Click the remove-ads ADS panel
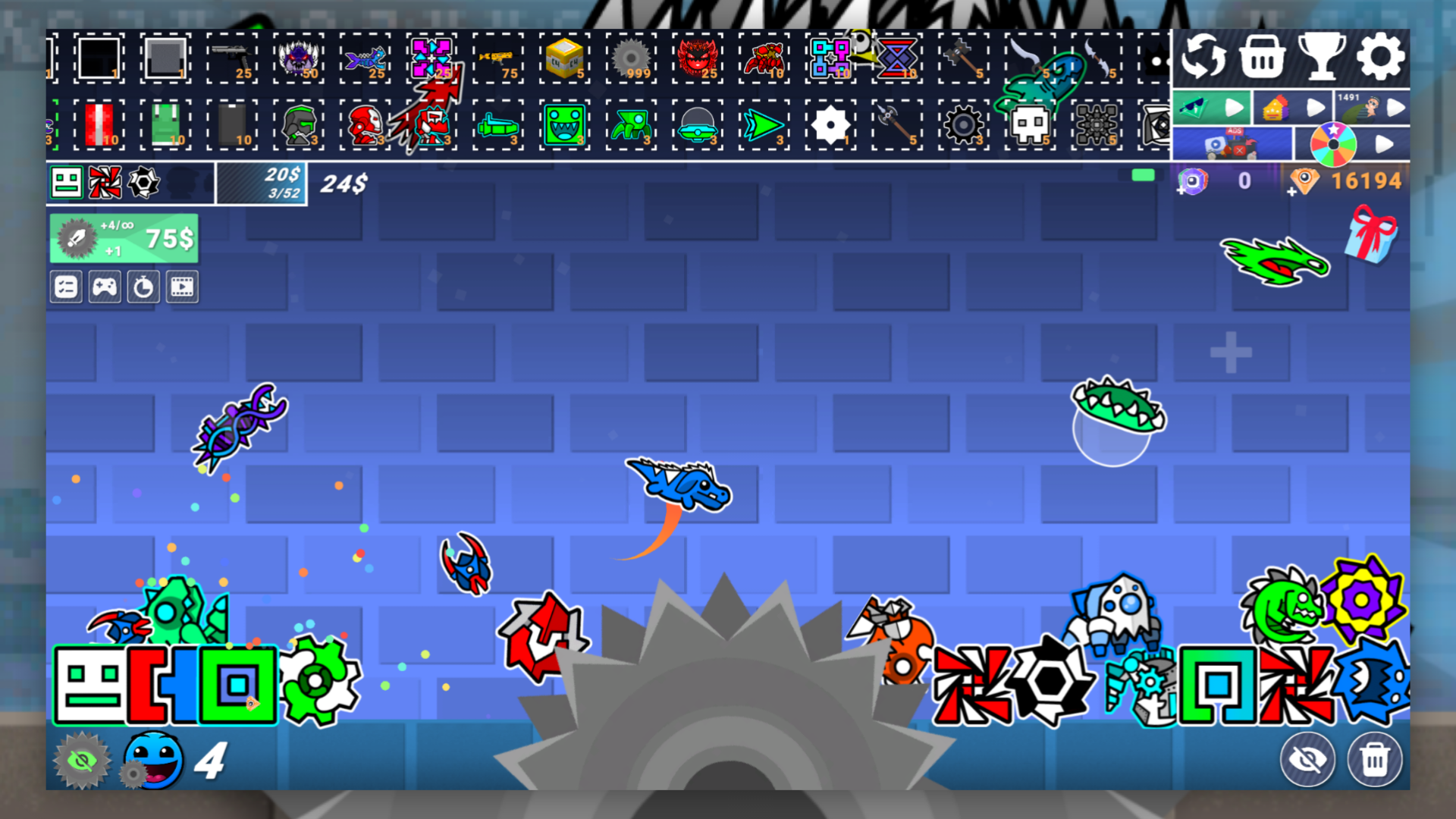 [1234, 143]
